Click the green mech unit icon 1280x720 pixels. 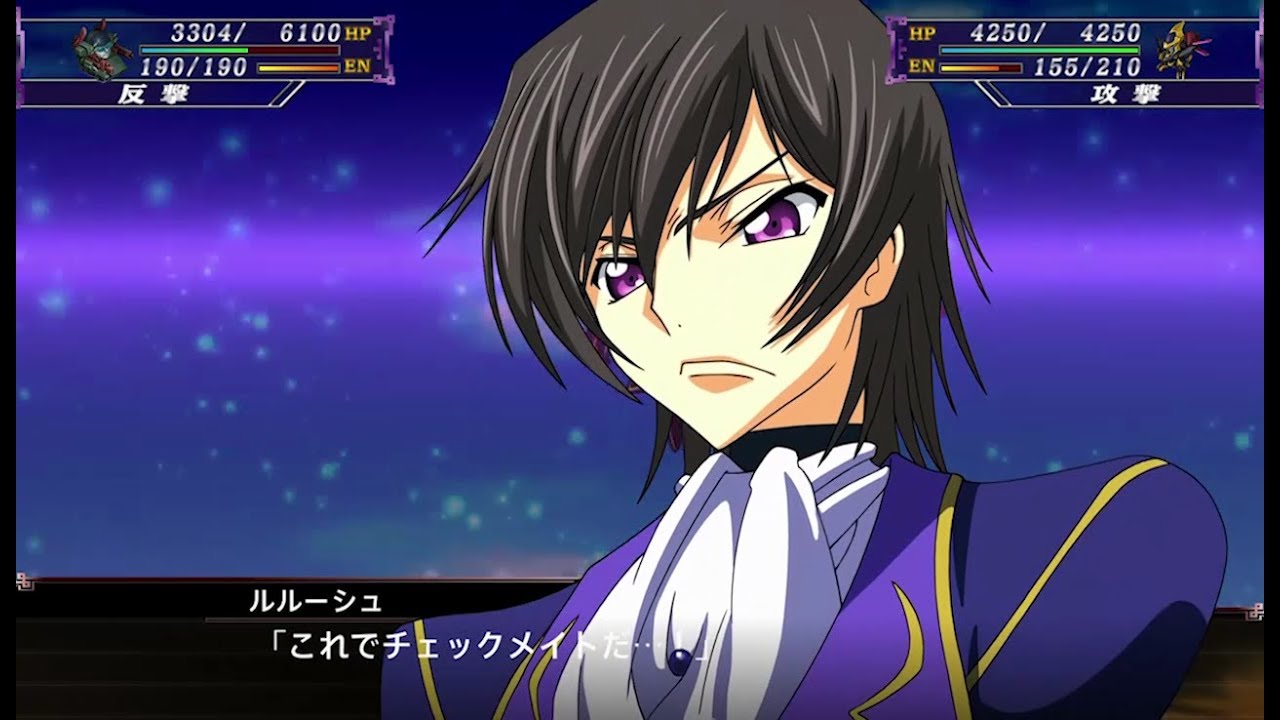pos(100,50)
